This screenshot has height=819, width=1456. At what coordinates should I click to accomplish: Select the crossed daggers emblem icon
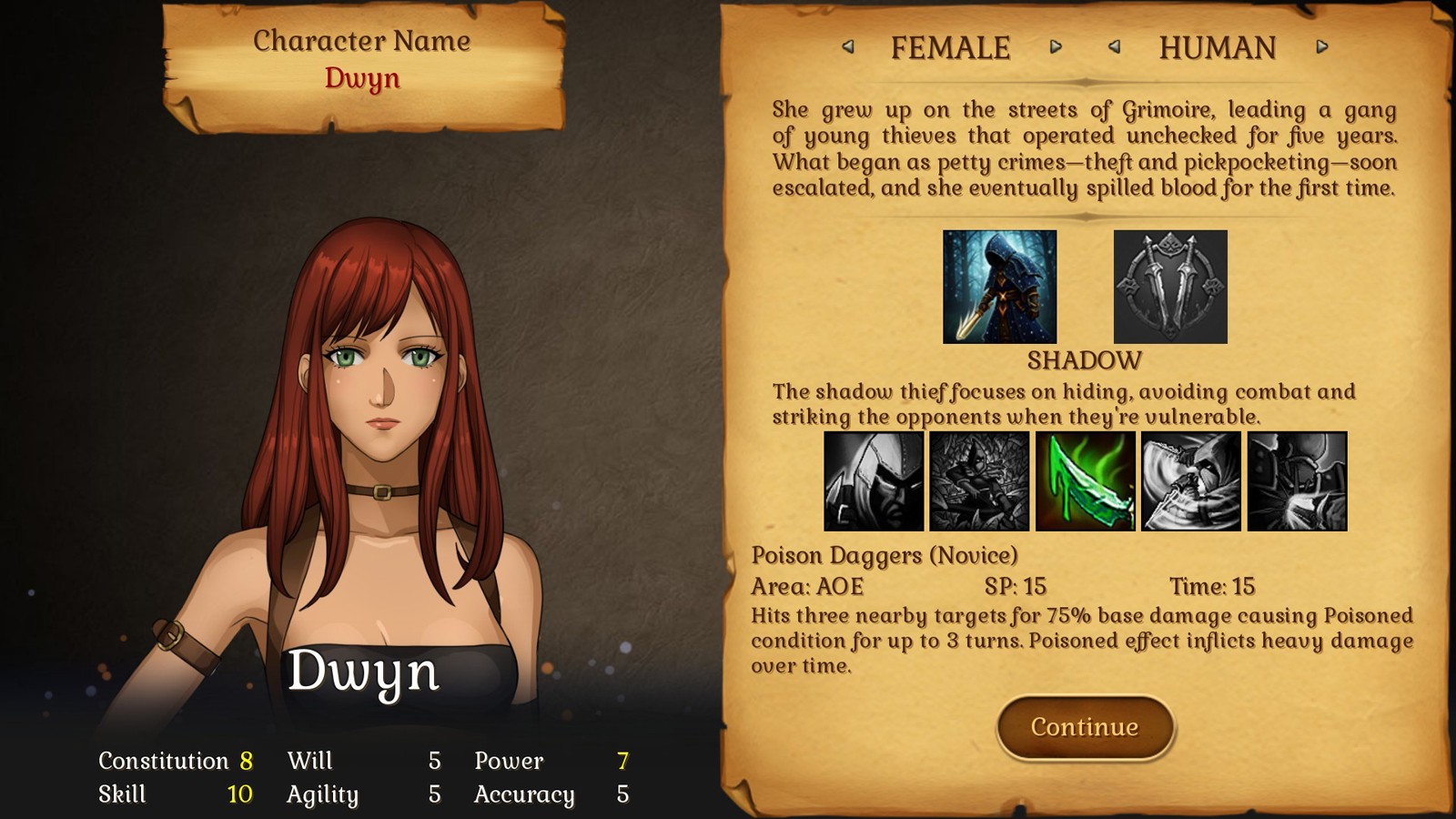coord(1170,287)
